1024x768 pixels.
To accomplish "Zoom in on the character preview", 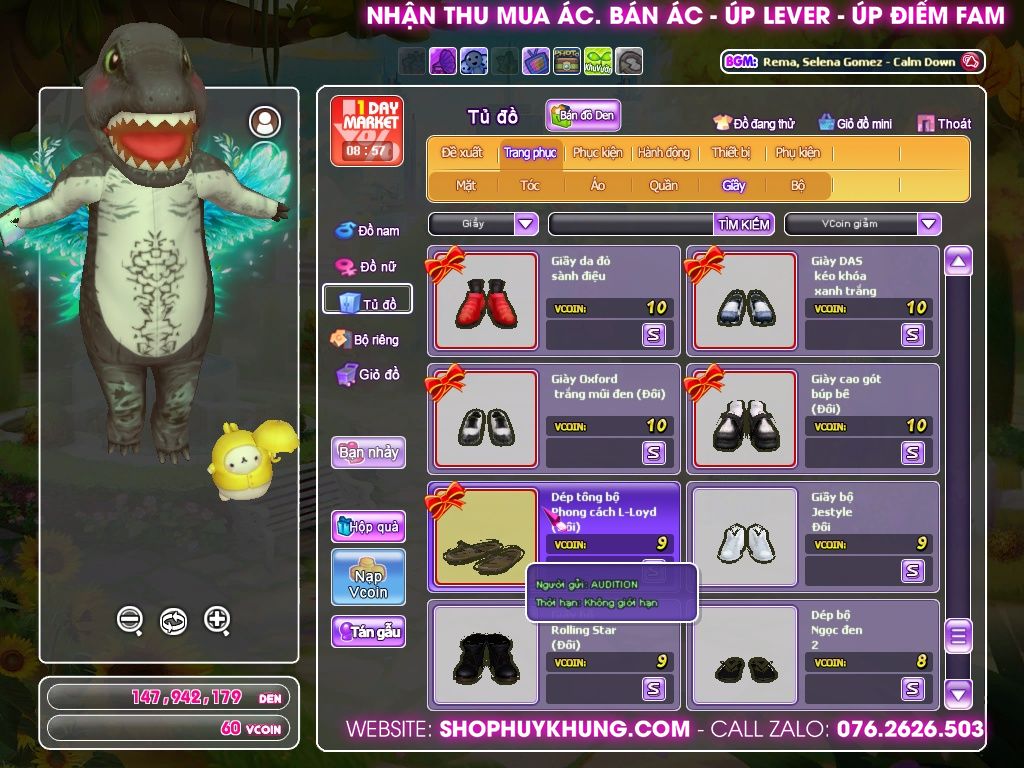I will pos(217,620).
